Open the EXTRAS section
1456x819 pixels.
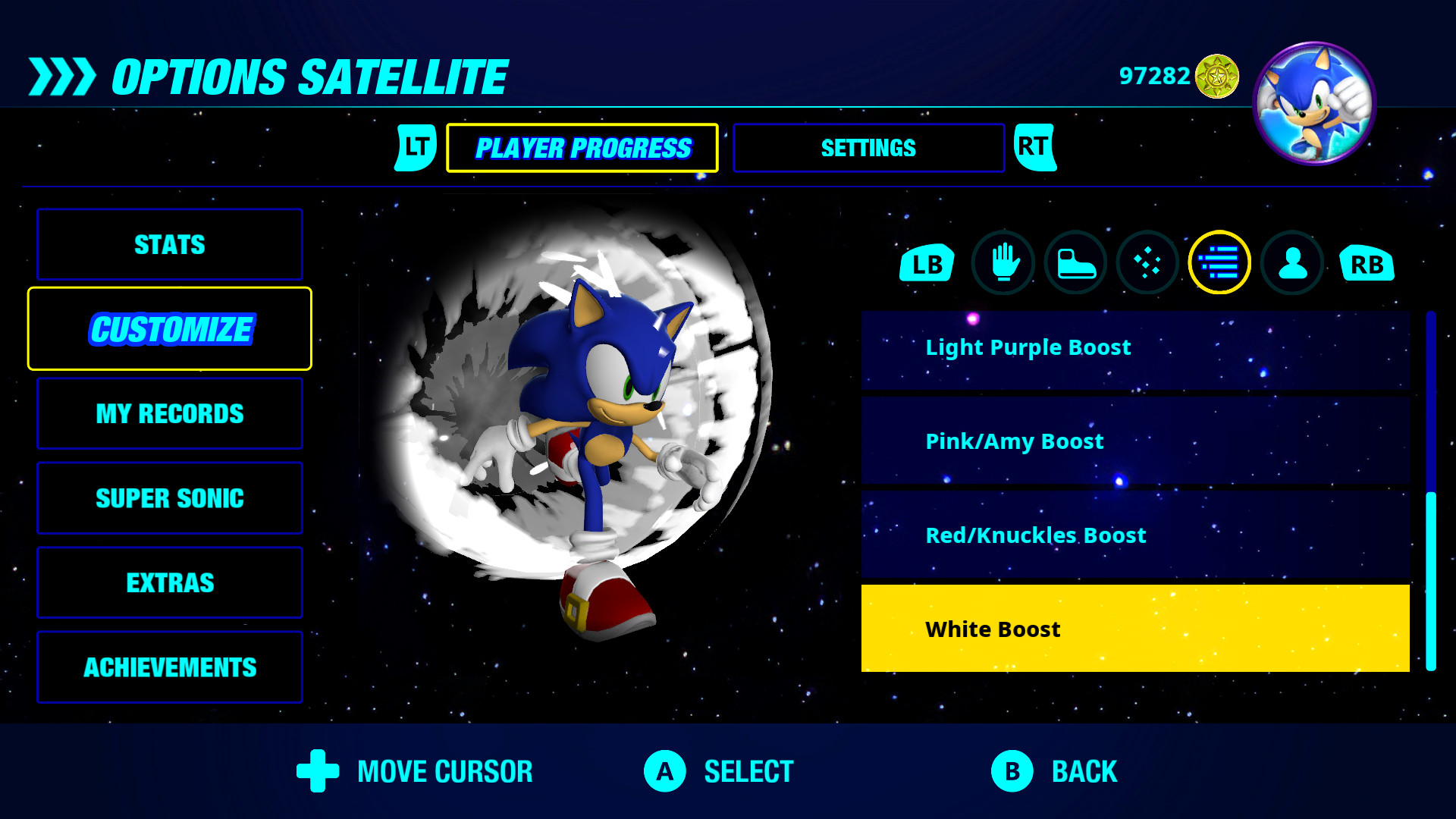[168, 582]
